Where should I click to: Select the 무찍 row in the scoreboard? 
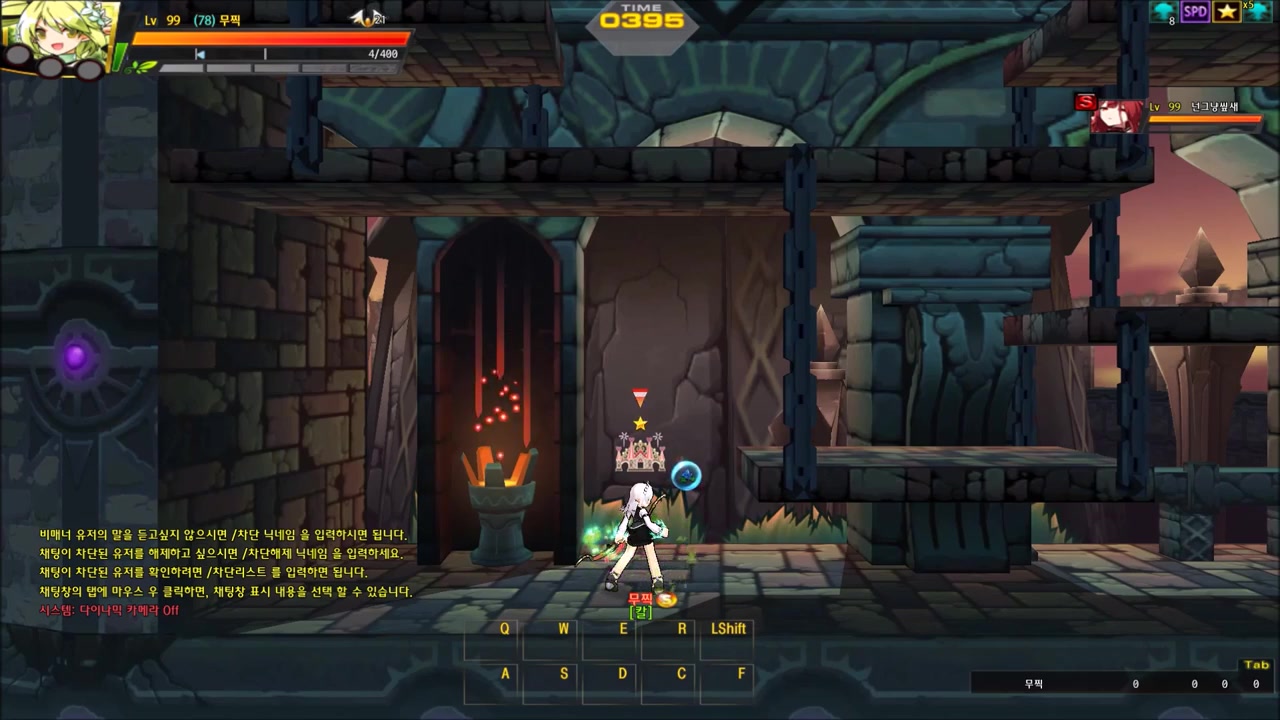click(1120, 684)
